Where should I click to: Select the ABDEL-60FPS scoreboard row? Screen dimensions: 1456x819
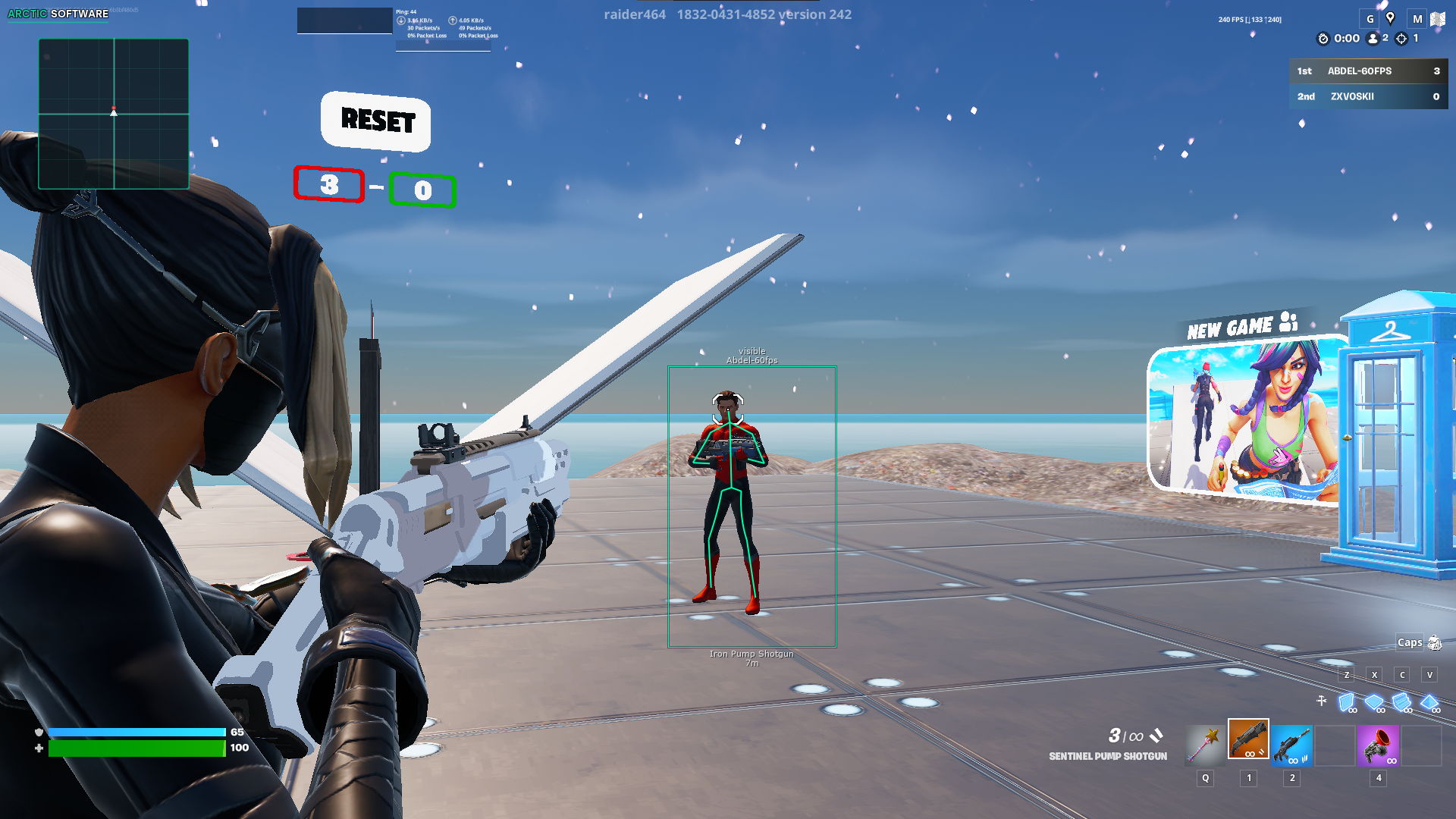pos(1368,71)
